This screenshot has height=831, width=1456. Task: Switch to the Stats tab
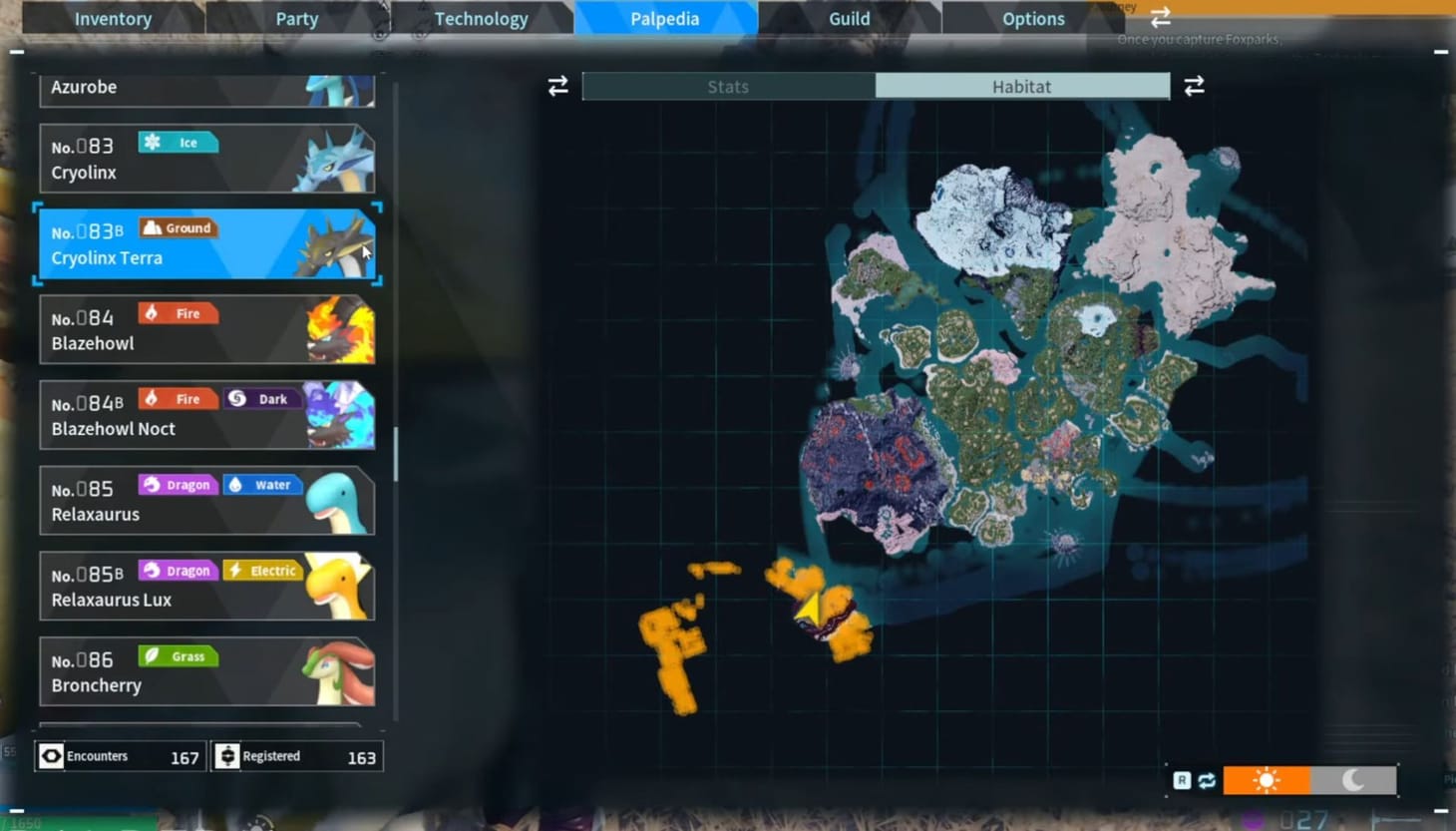727,86
